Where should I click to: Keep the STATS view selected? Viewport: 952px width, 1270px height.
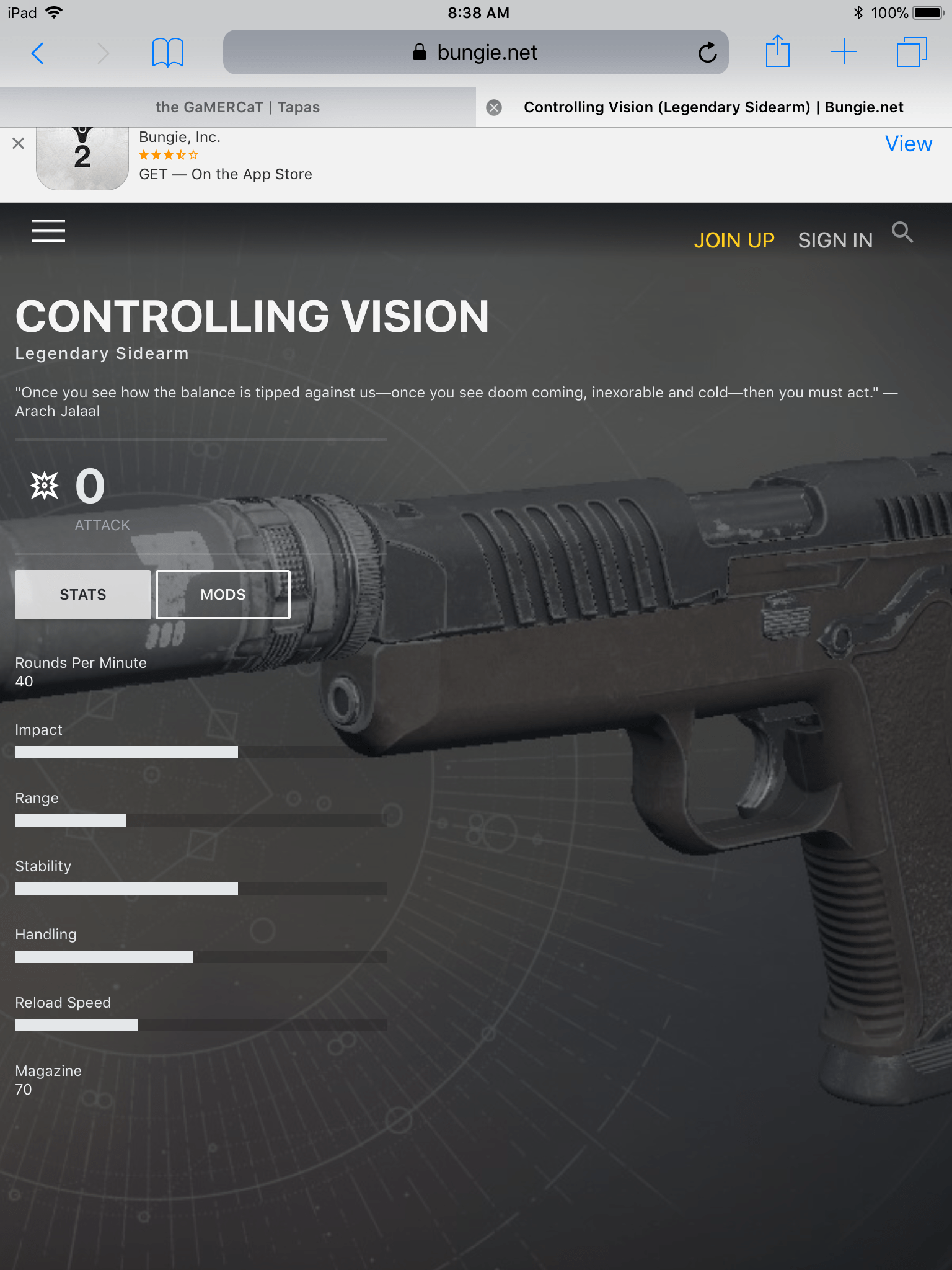tap(82, 594)
